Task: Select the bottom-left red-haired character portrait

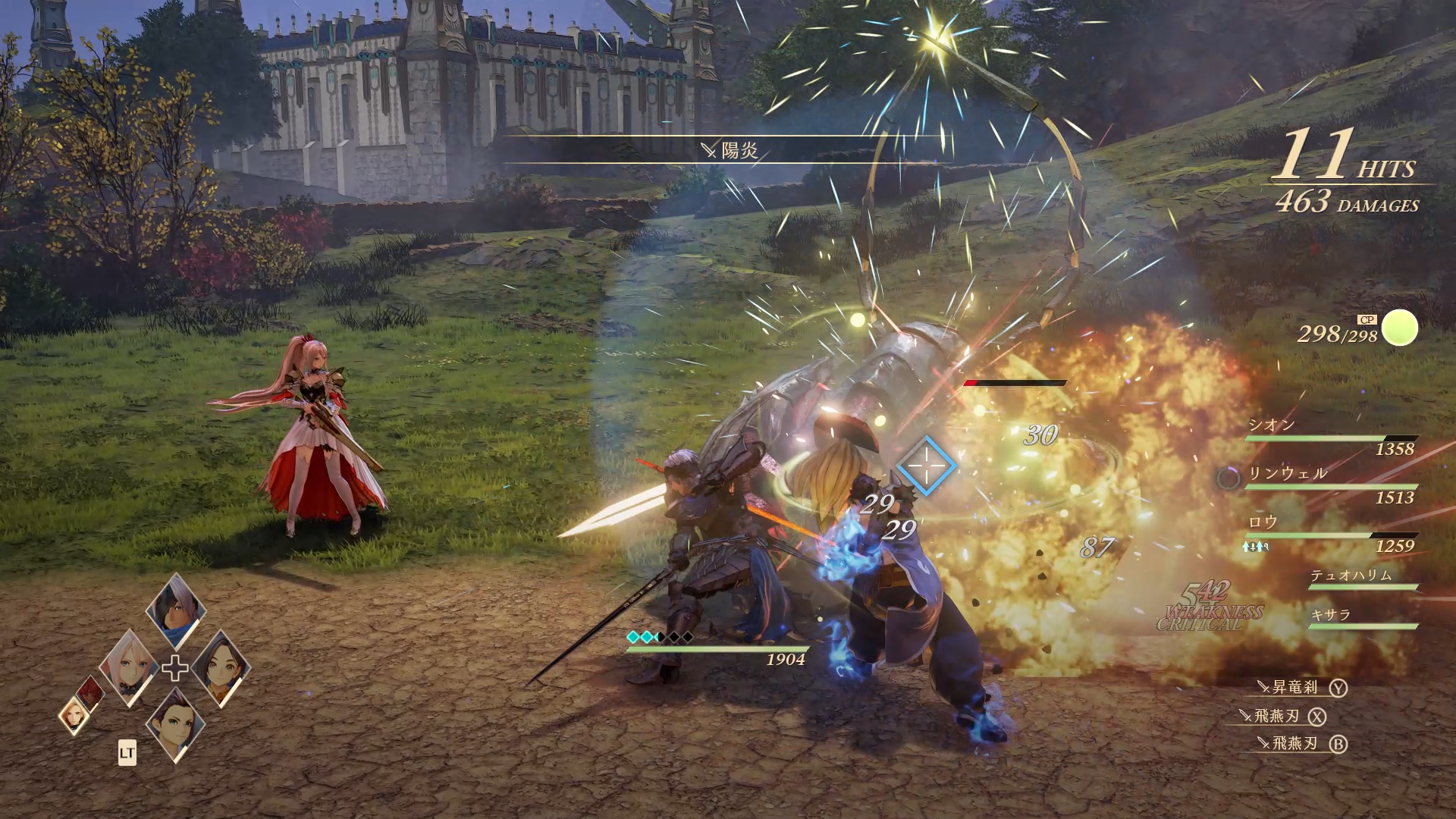Action: pyautogui.click(x=89, y=695)
